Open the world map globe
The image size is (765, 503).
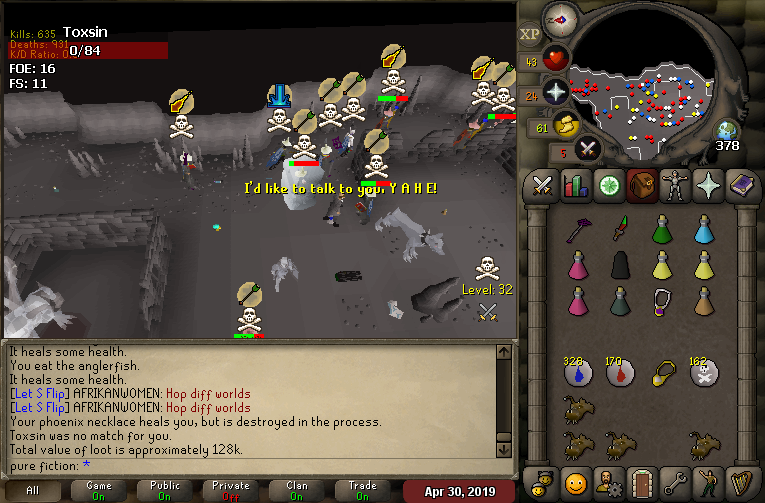click(x=727, y=130)
